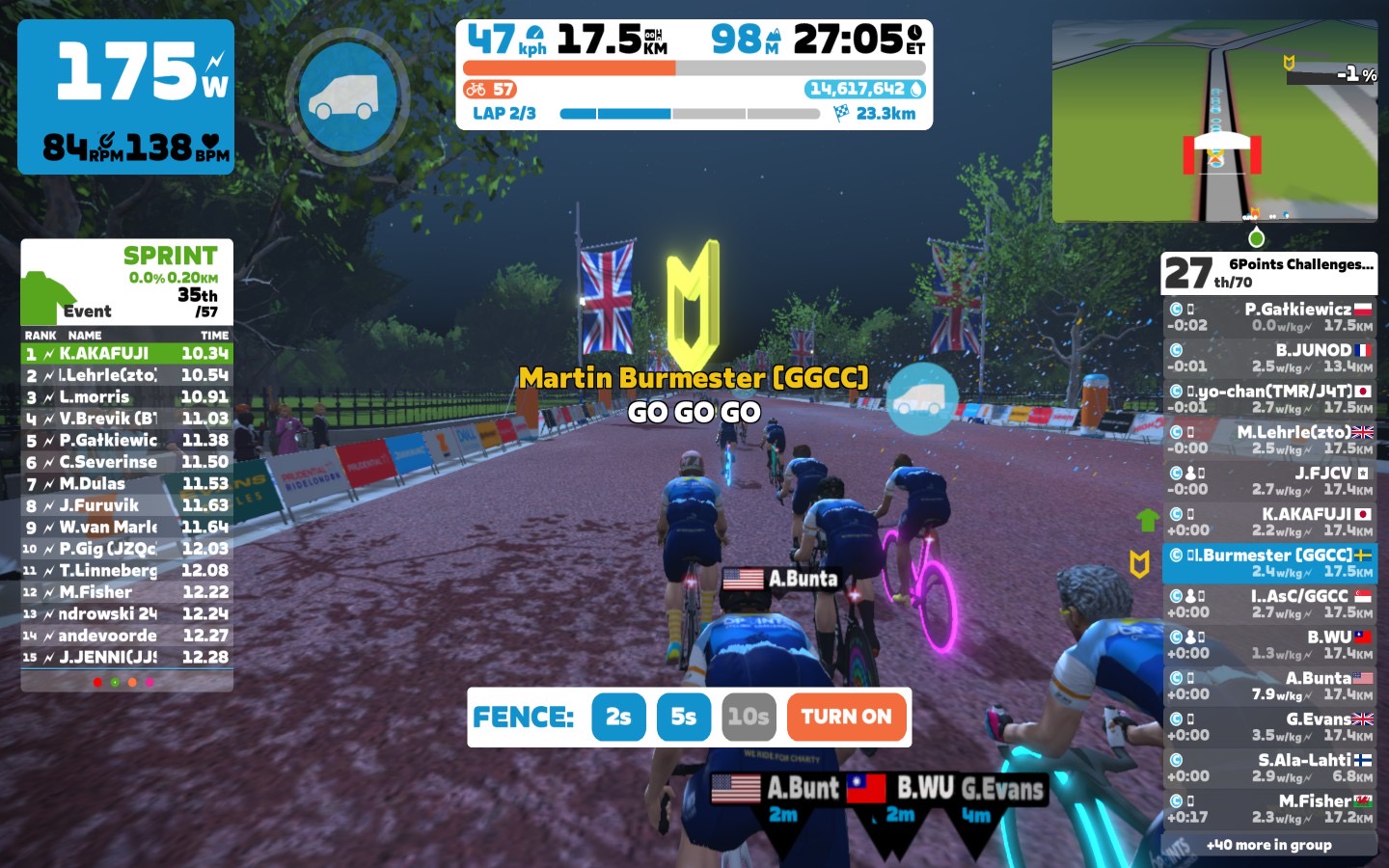Turn on the fence

tap(846, 717)
